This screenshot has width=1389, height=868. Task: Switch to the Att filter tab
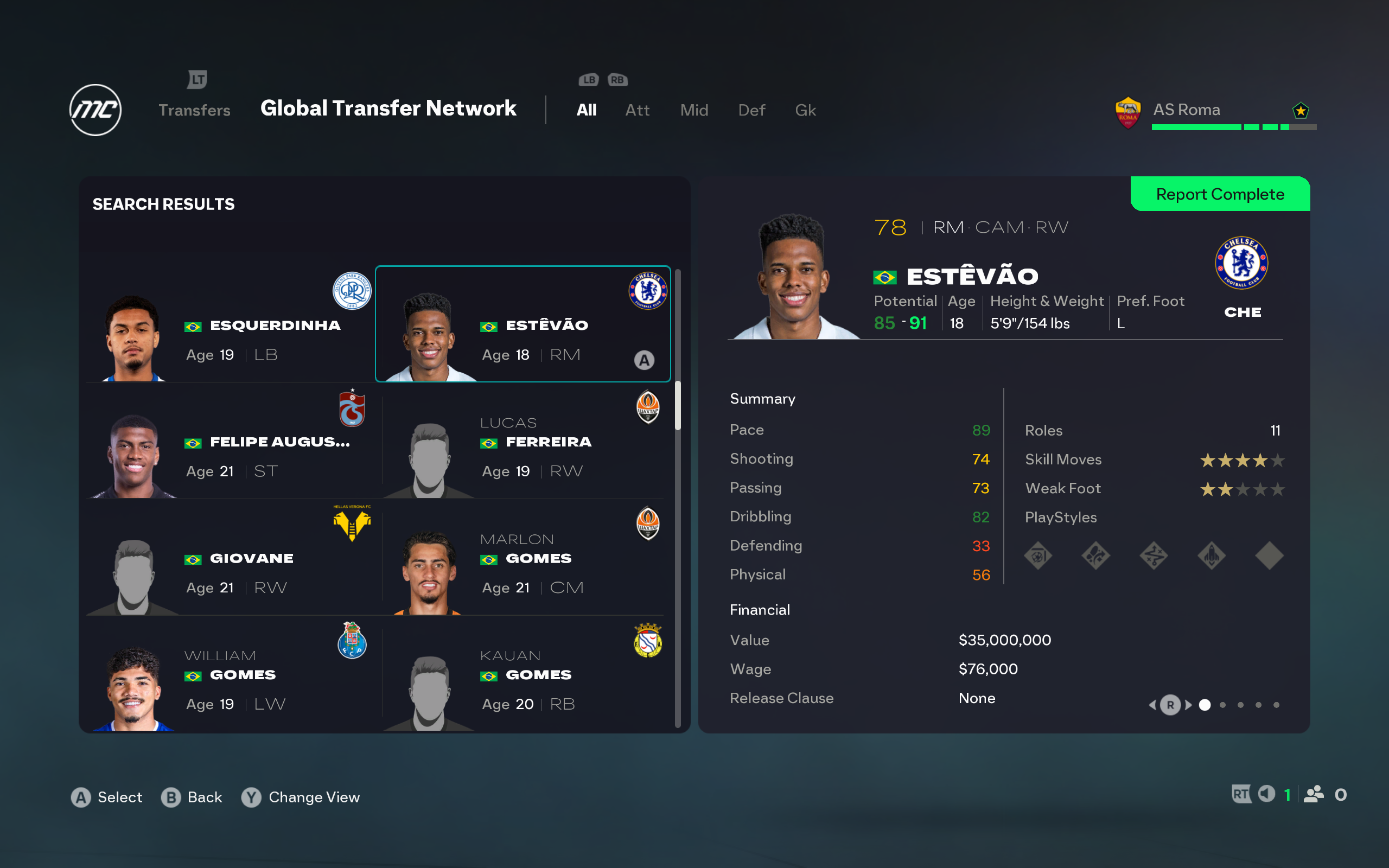pos(637,110)
